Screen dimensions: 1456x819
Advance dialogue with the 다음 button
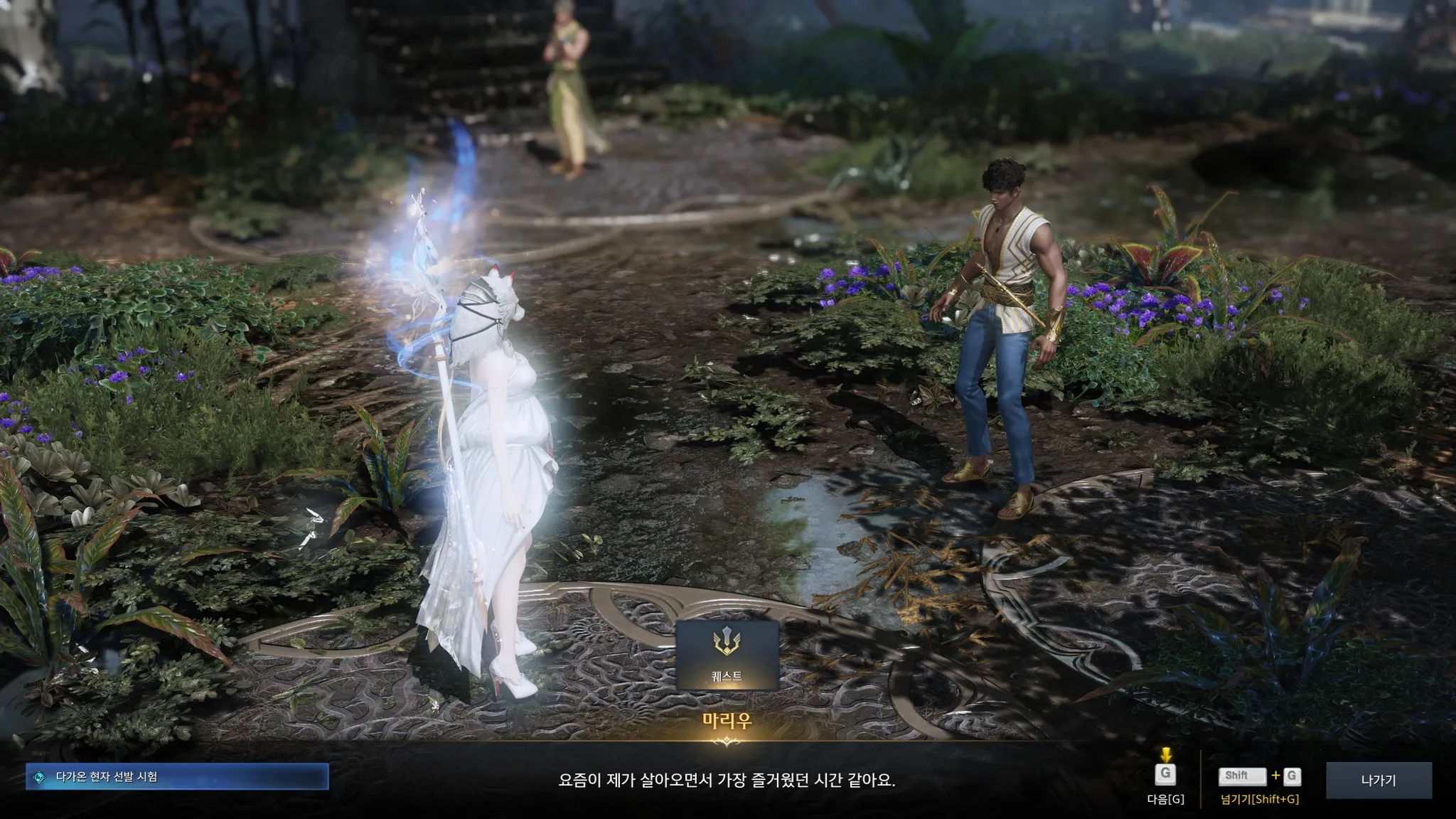1165,775
